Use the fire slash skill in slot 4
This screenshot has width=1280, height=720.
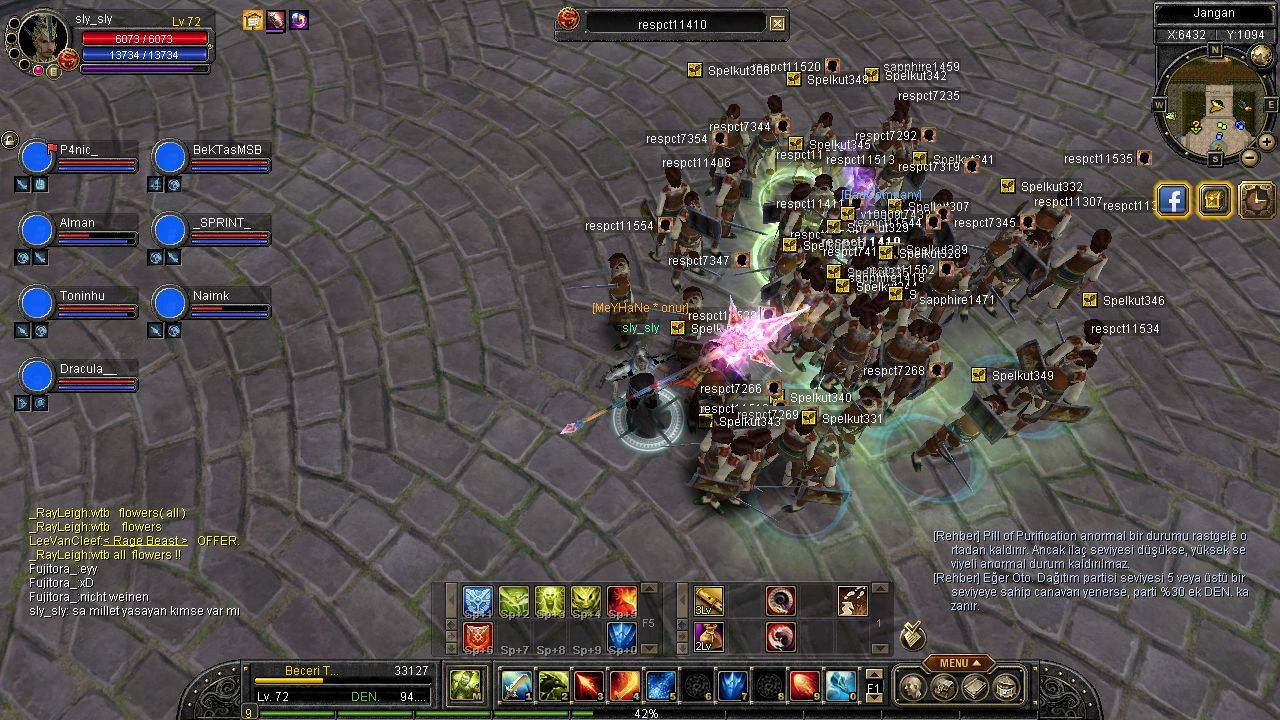(625, 685)
